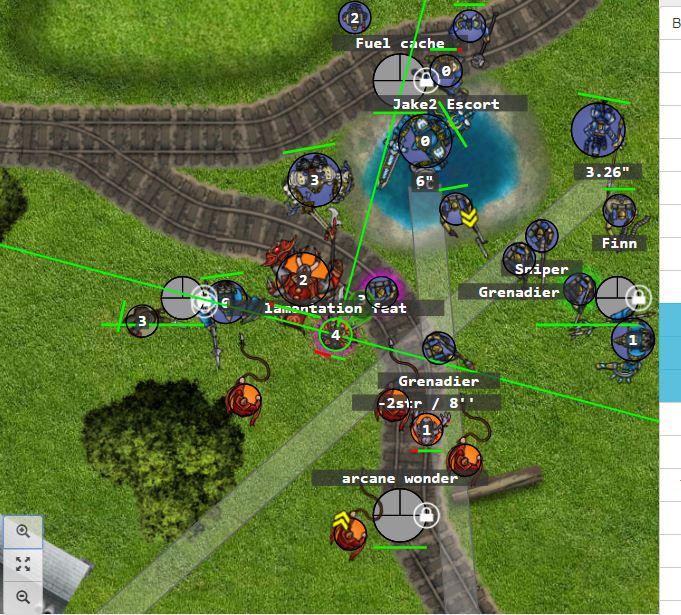Pick the large token labeled 3.26"
Image resolution: width=681 pixels, height=615 pixels.
pyautogui.click(x=598, y=130)
